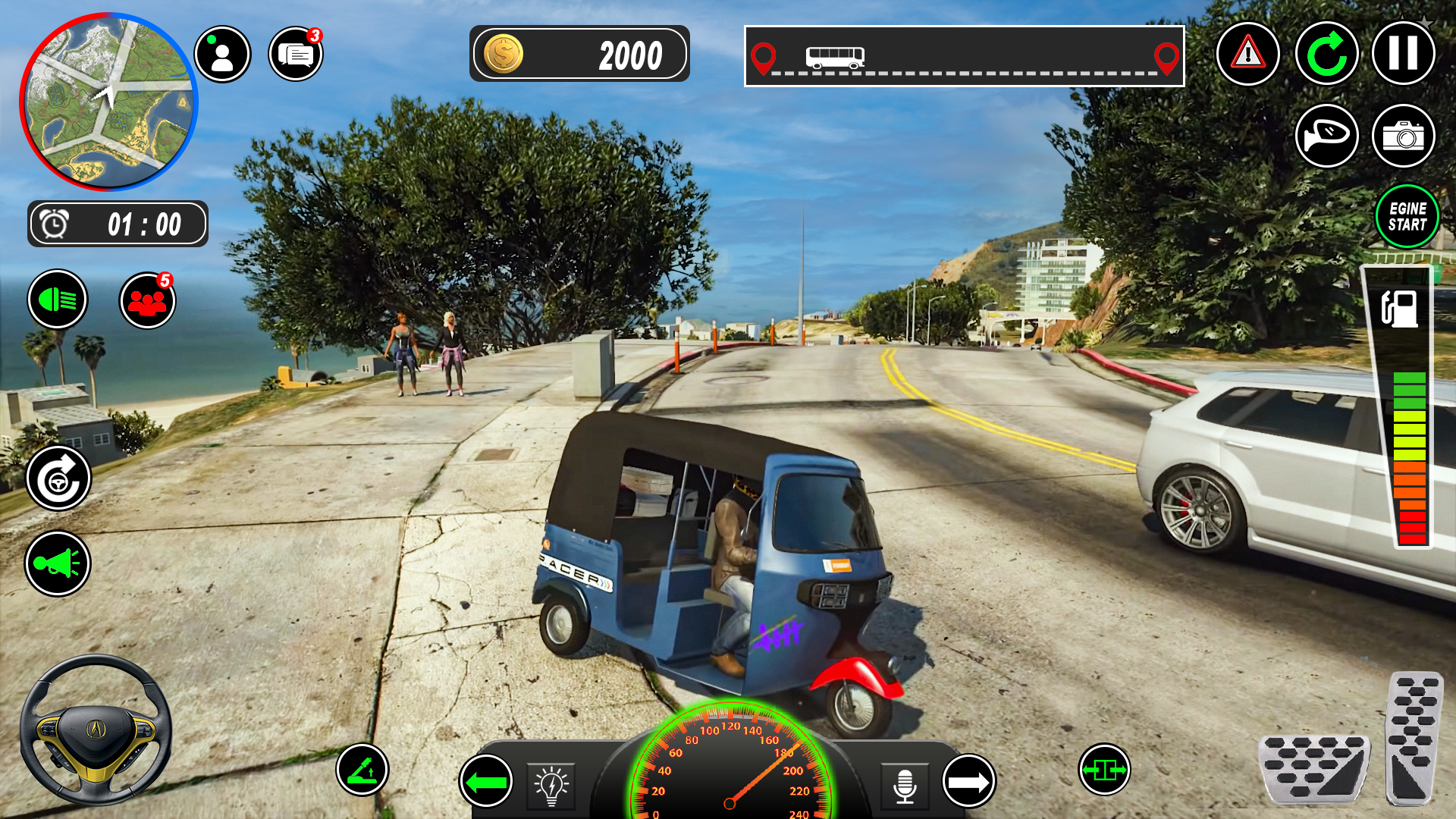The image size is (1456, 819).
Task: Click the steering wheel control
Action: click(x=96, y=730)
